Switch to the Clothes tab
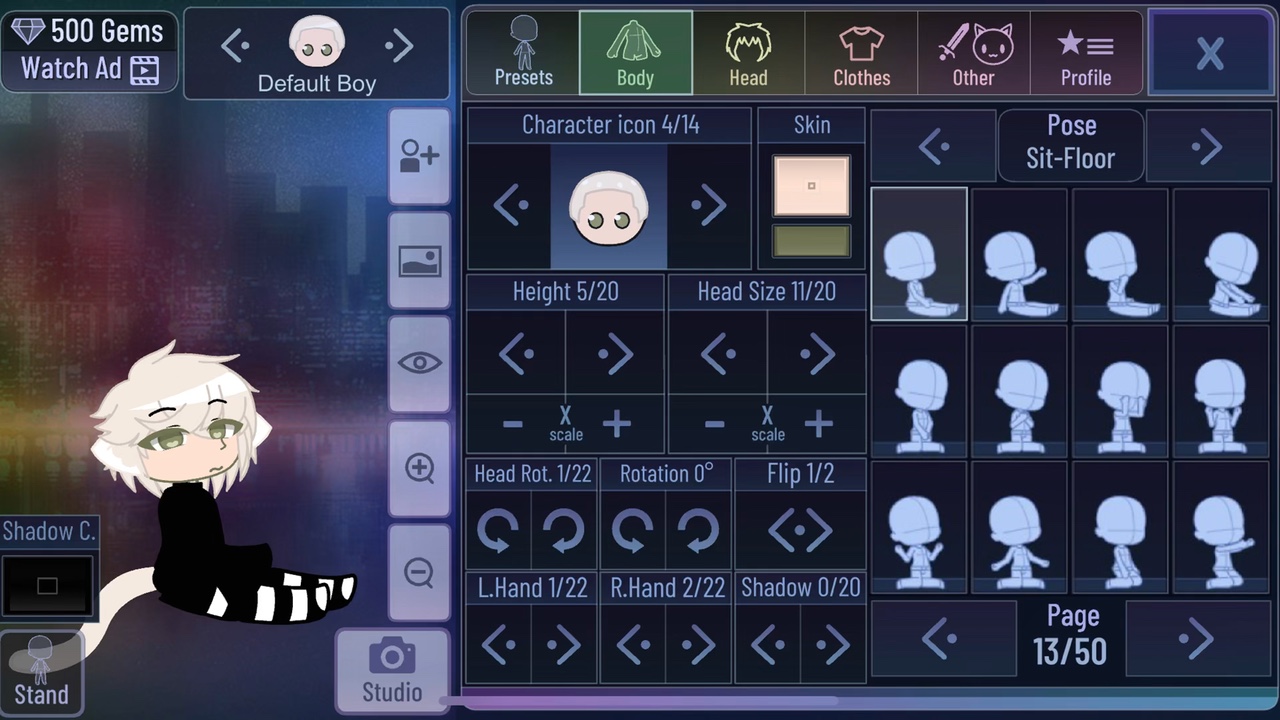 point(861,52)
